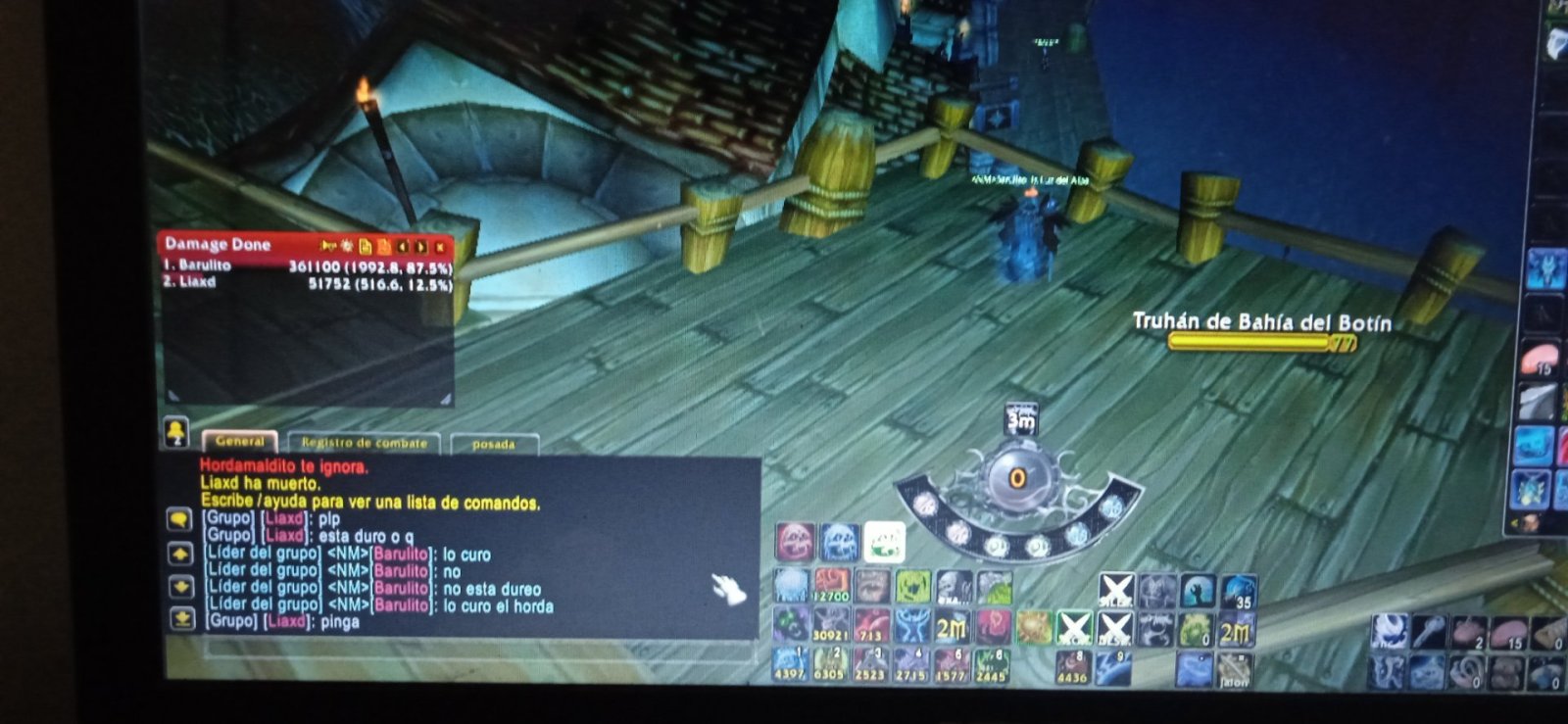Switch to the General chat tab

pyautogui.click(x=239, y=442)
